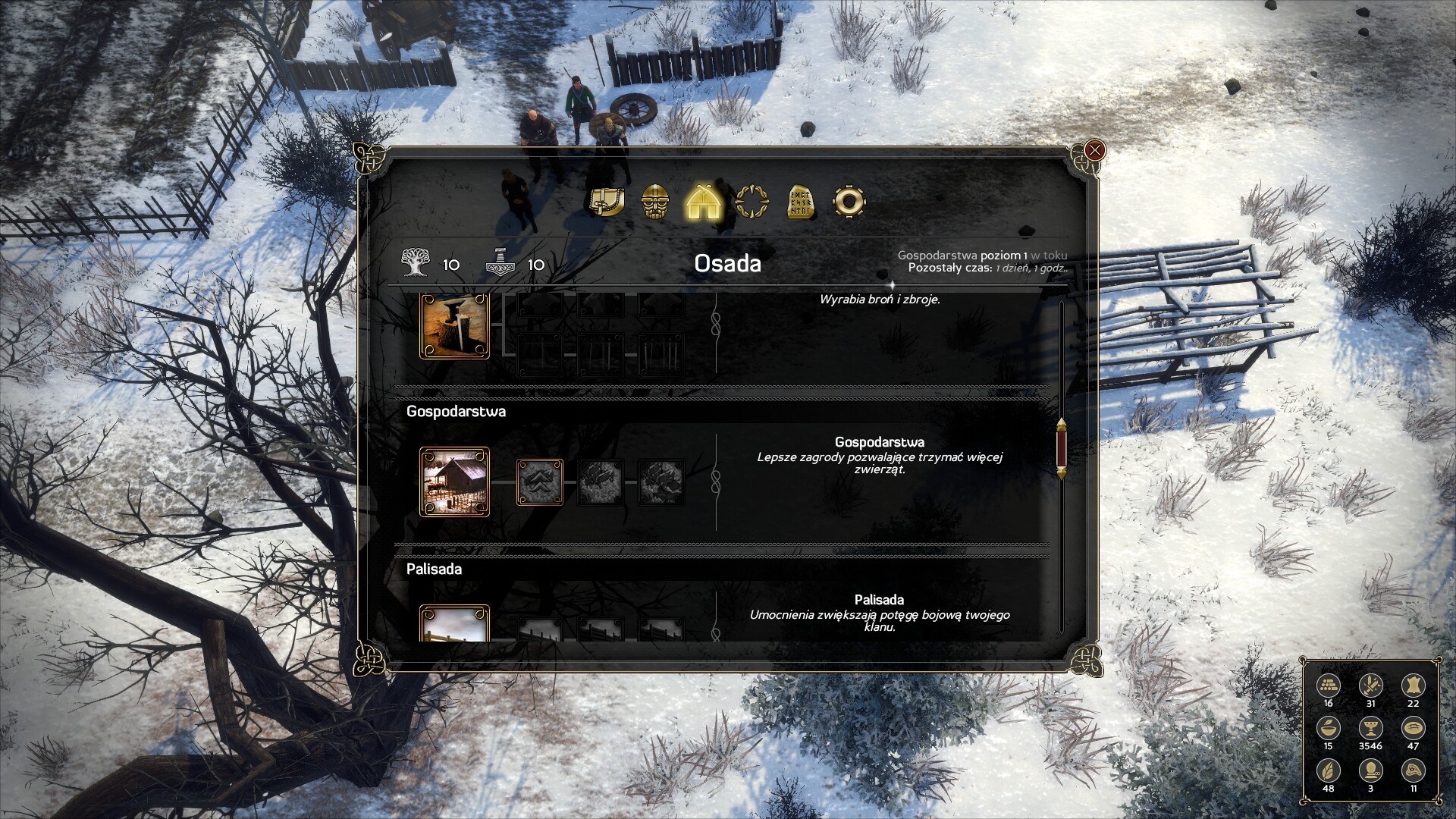1456x819 pixels.
Task: Open the braided ring tab
Action: [x=752, y=202]
